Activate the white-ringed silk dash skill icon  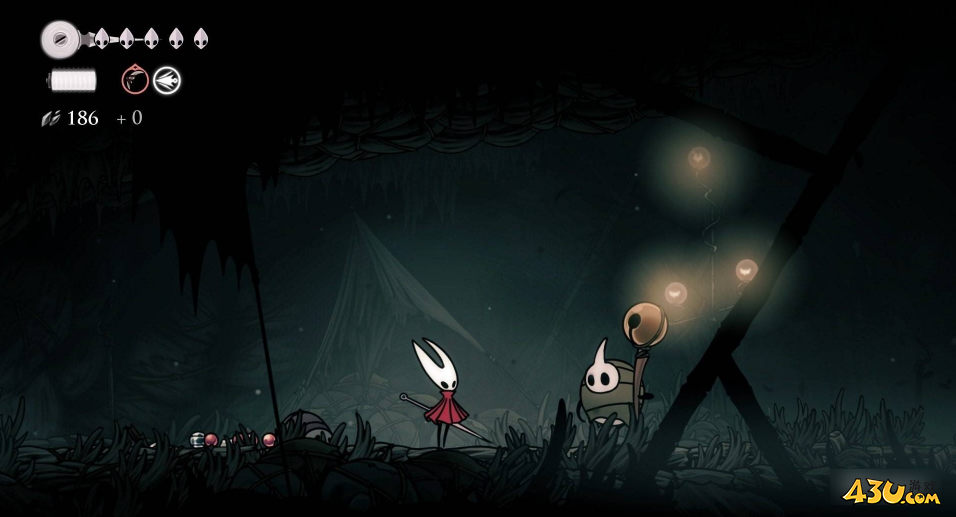[x=167, y=80]
